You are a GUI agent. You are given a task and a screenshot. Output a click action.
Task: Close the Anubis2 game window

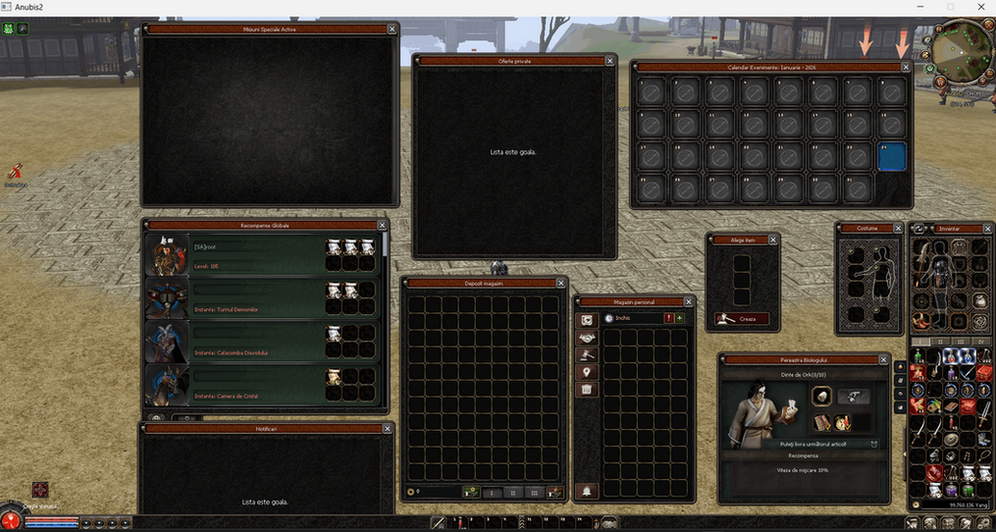980,7
